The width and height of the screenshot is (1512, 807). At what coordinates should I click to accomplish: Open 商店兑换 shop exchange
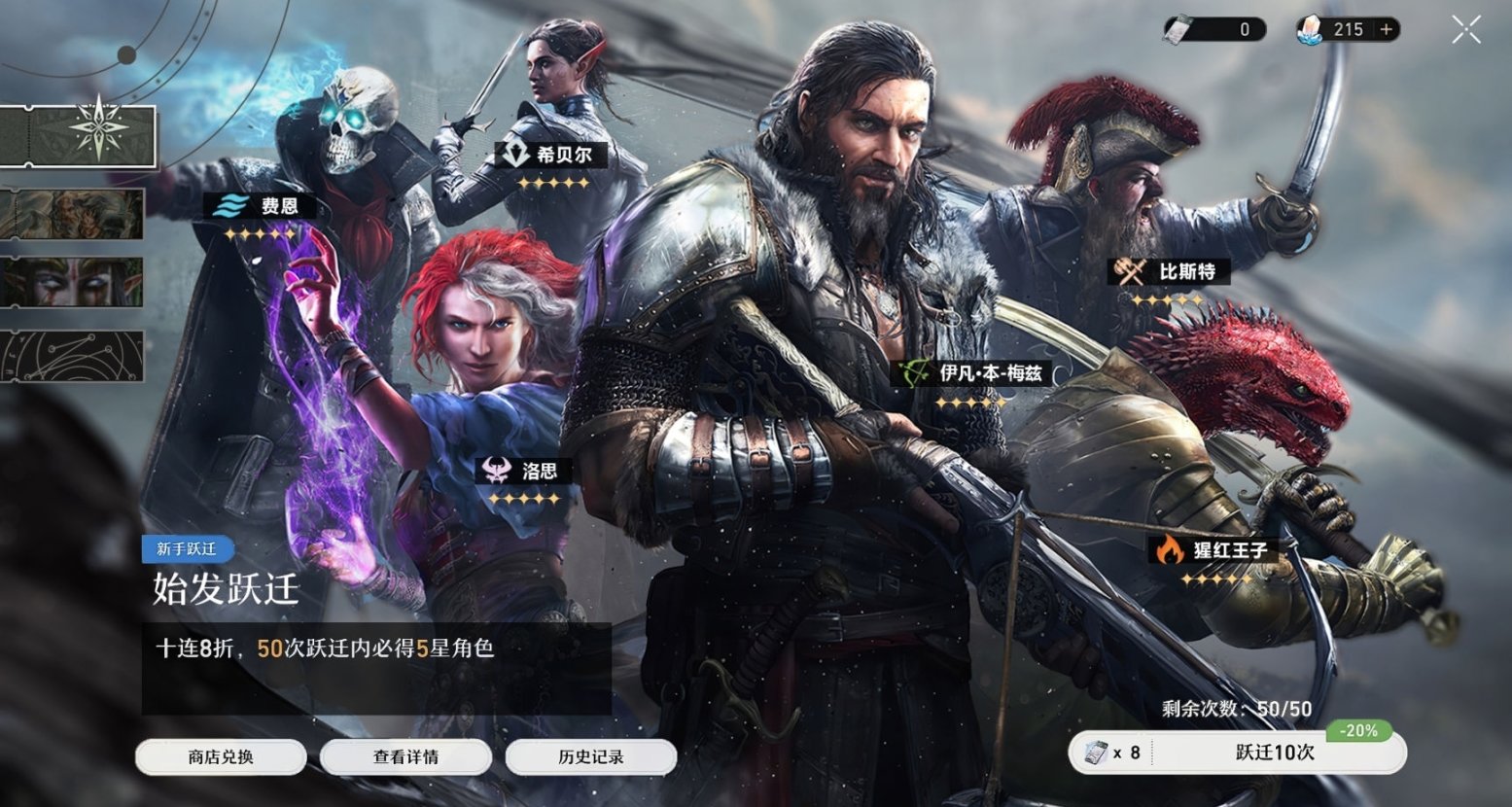tap(222, 756)
